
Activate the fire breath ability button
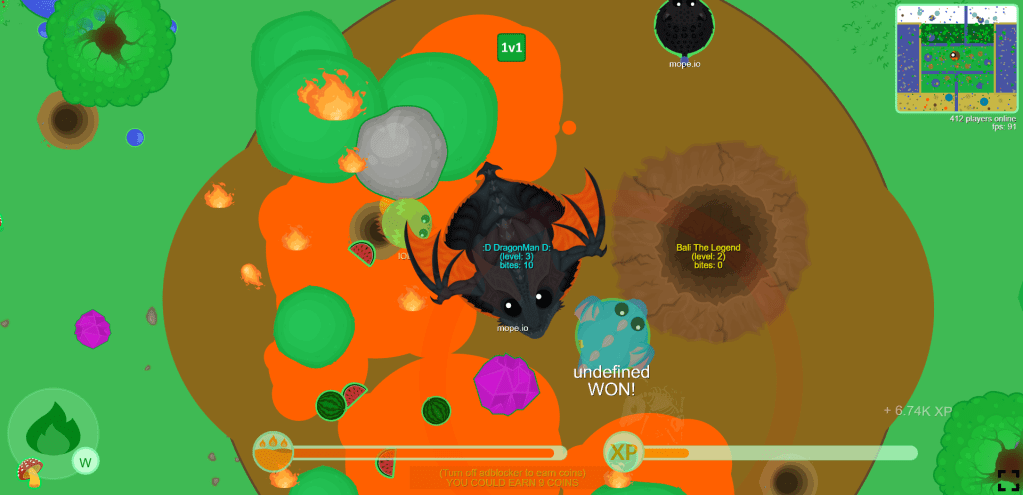(52, 433)
